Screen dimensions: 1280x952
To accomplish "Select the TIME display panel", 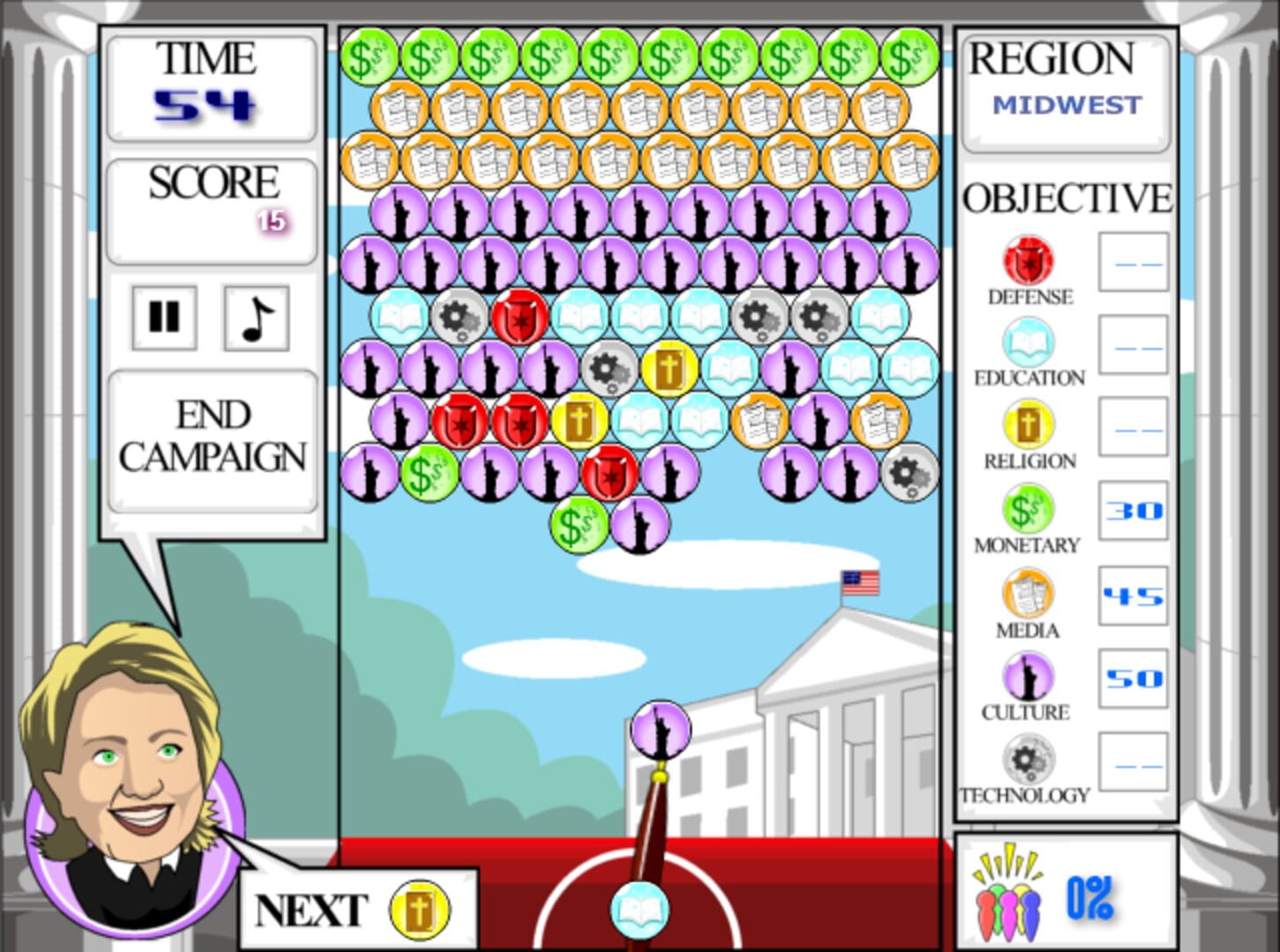I will 211,84.
